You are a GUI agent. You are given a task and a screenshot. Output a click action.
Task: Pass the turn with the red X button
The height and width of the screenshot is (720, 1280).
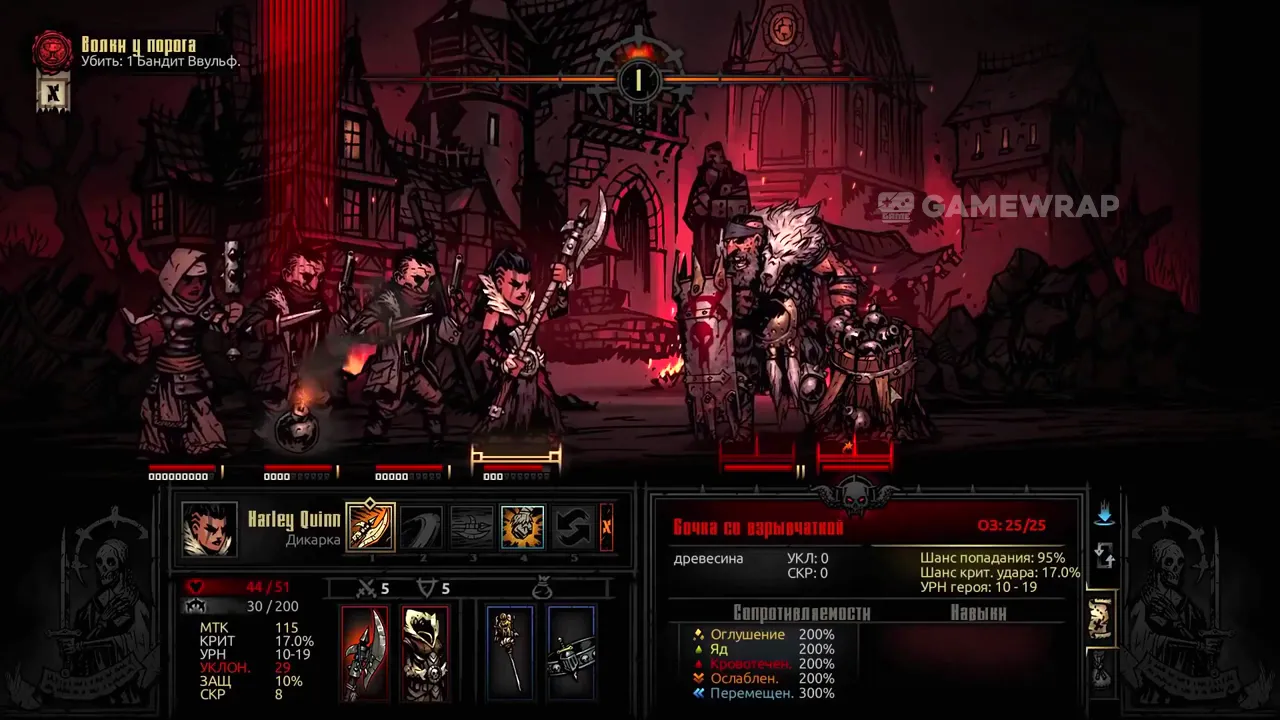(606, 527)
